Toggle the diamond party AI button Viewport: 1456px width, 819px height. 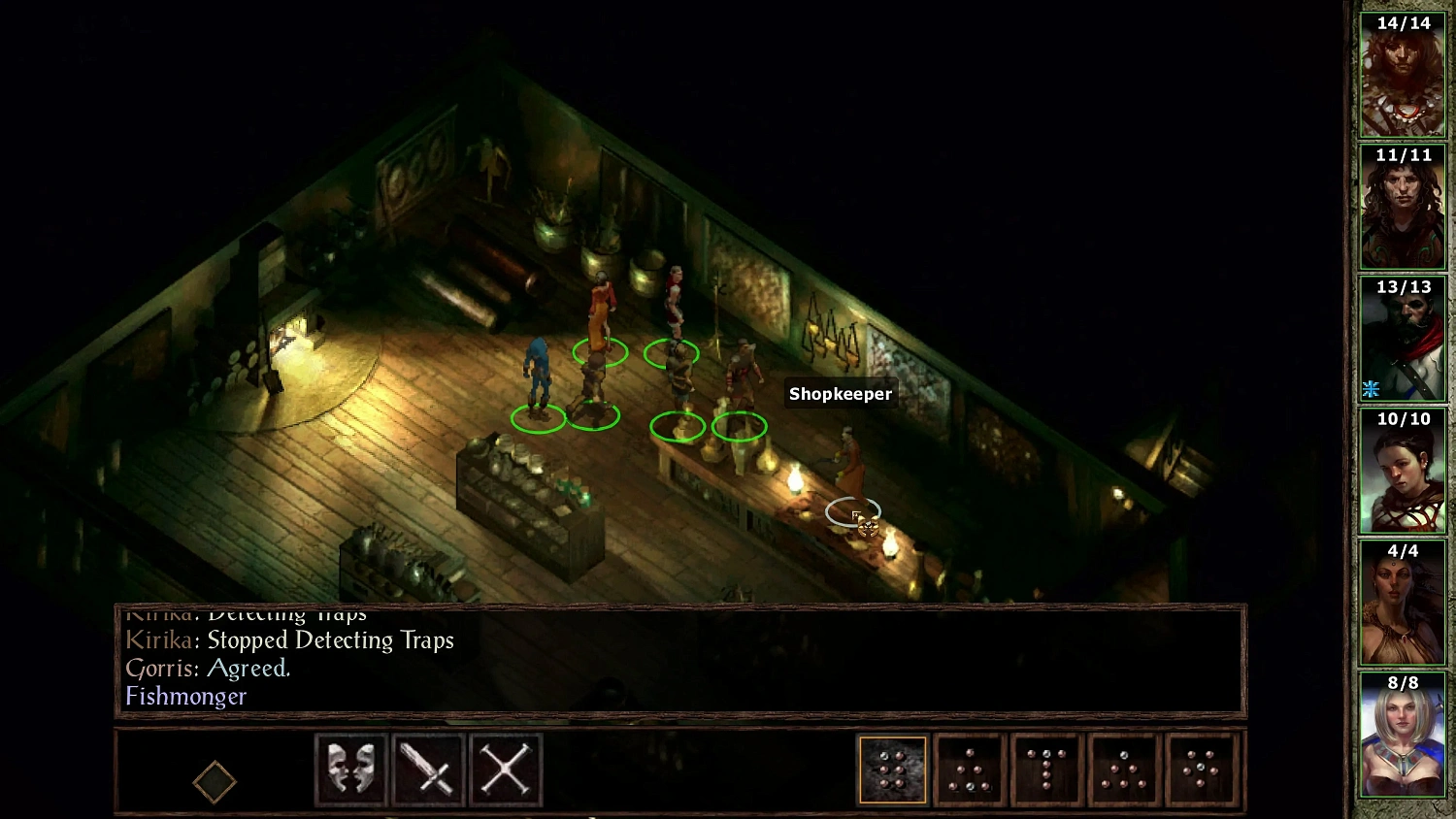215,780
